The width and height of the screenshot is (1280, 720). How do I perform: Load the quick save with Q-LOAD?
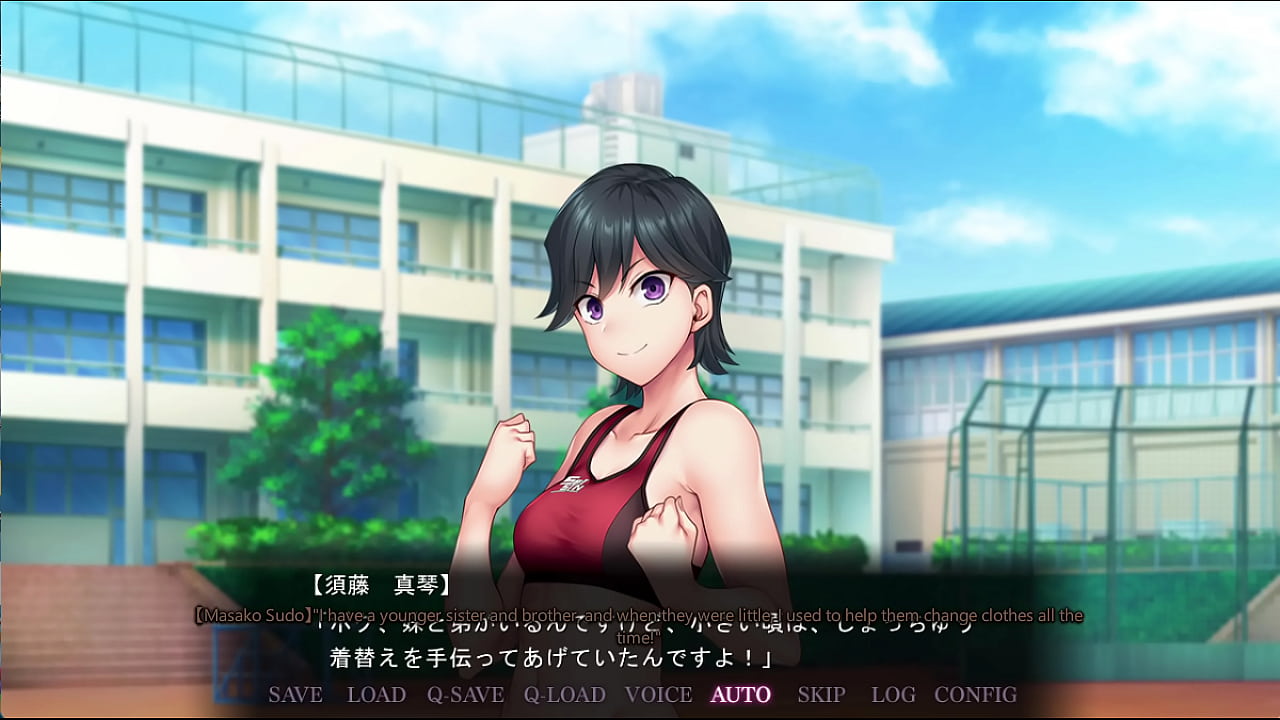tap(565, 694)
